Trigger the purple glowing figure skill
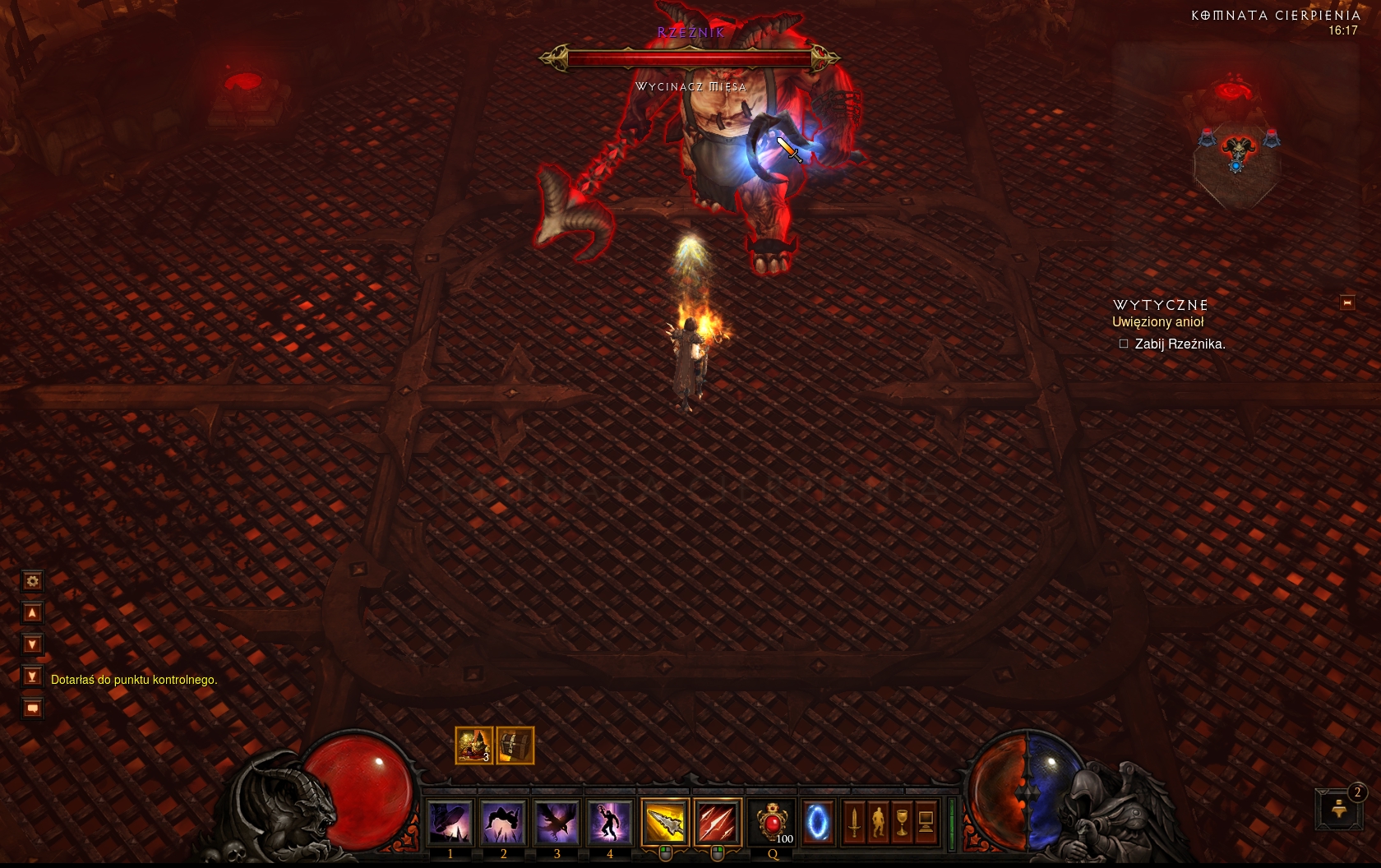Screen dimensions: 1381x868 [x=609, y=822]
